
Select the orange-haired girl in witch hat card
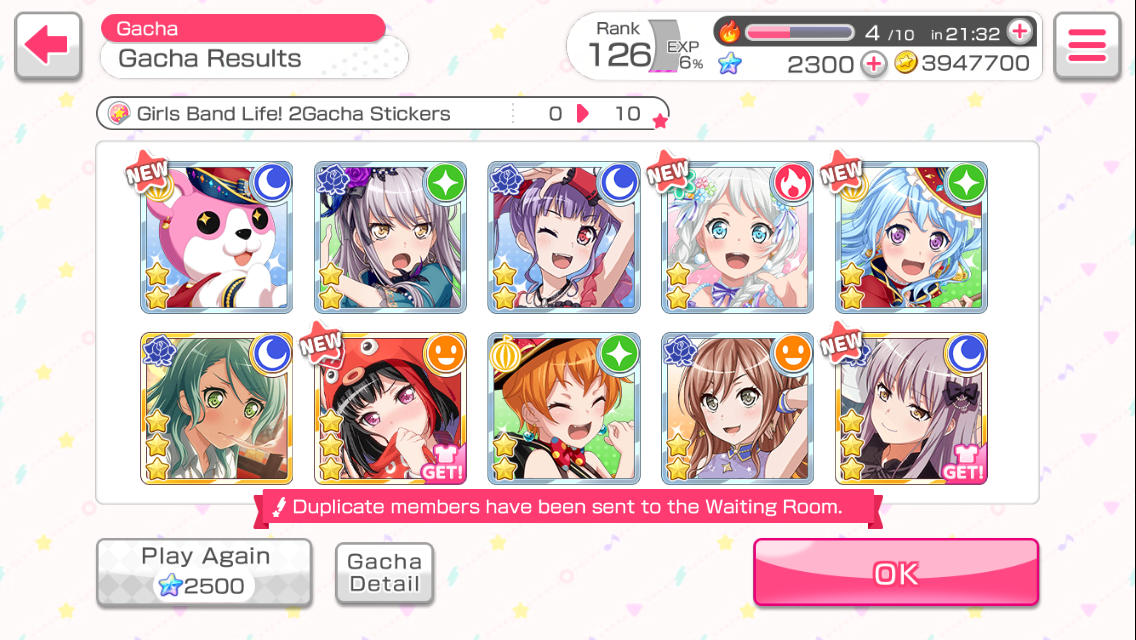(563, 409)
